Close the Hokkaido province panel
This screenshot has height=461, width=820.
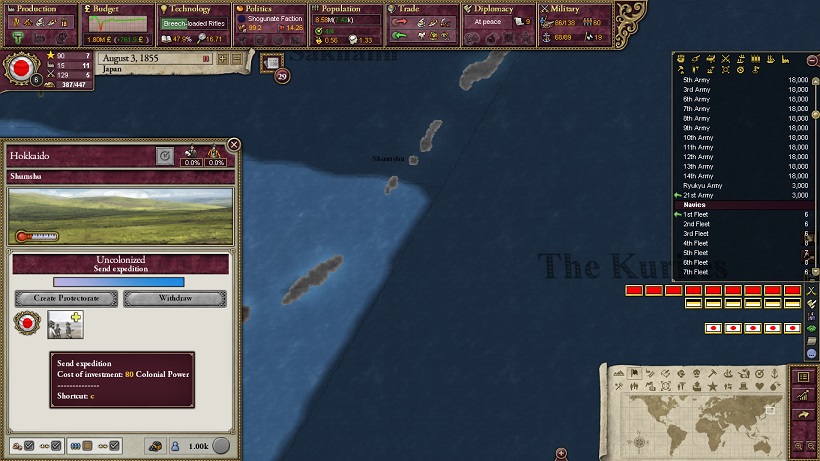coord(234,145)
